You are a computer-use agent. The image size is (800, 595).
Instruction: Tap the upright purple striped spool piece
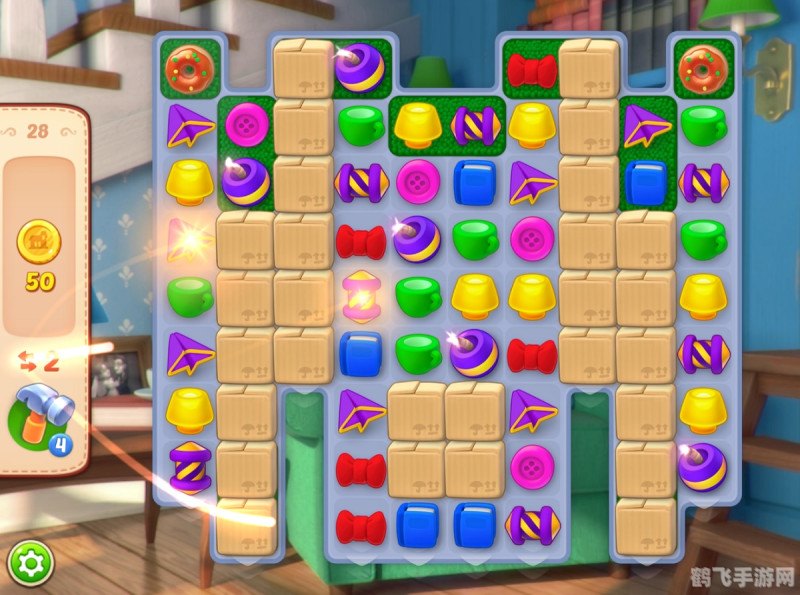tap(188, 467)
